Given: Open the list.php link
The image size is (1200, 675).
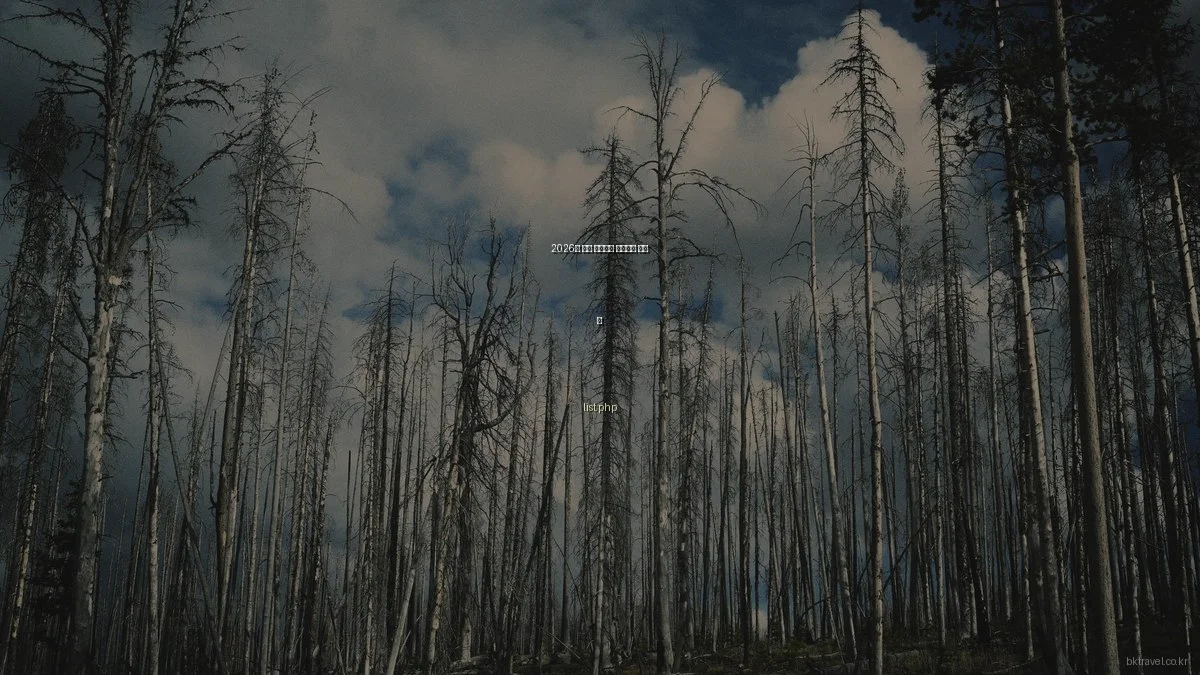Looking at the screenshot, I should [x=600, y=408].
